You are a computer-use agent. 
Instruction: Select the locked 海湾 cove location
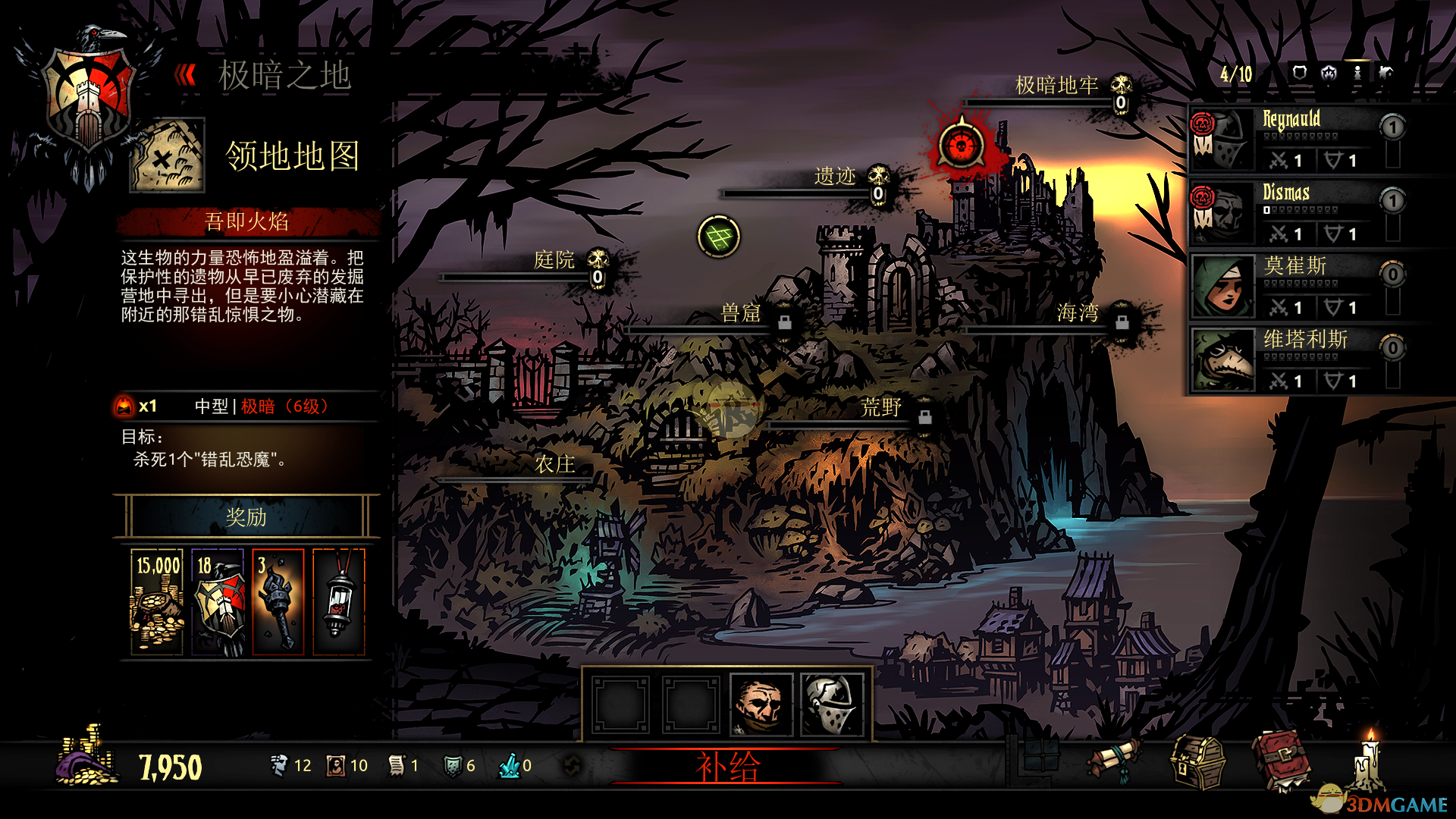point(1078,312)
